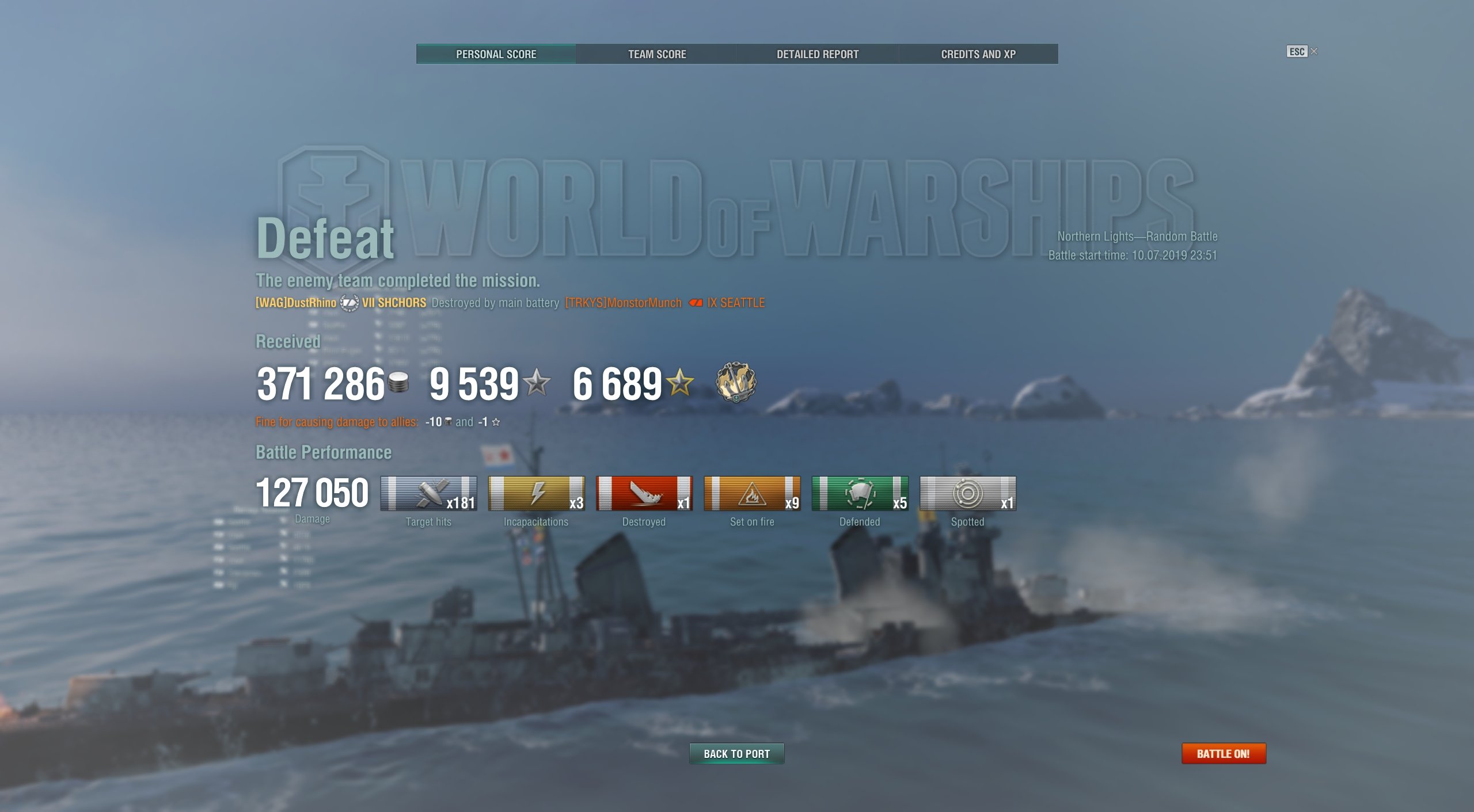Select the Incapacitations ribbon
Viewport: 1474px width, 812px height.
click(536, 493)
